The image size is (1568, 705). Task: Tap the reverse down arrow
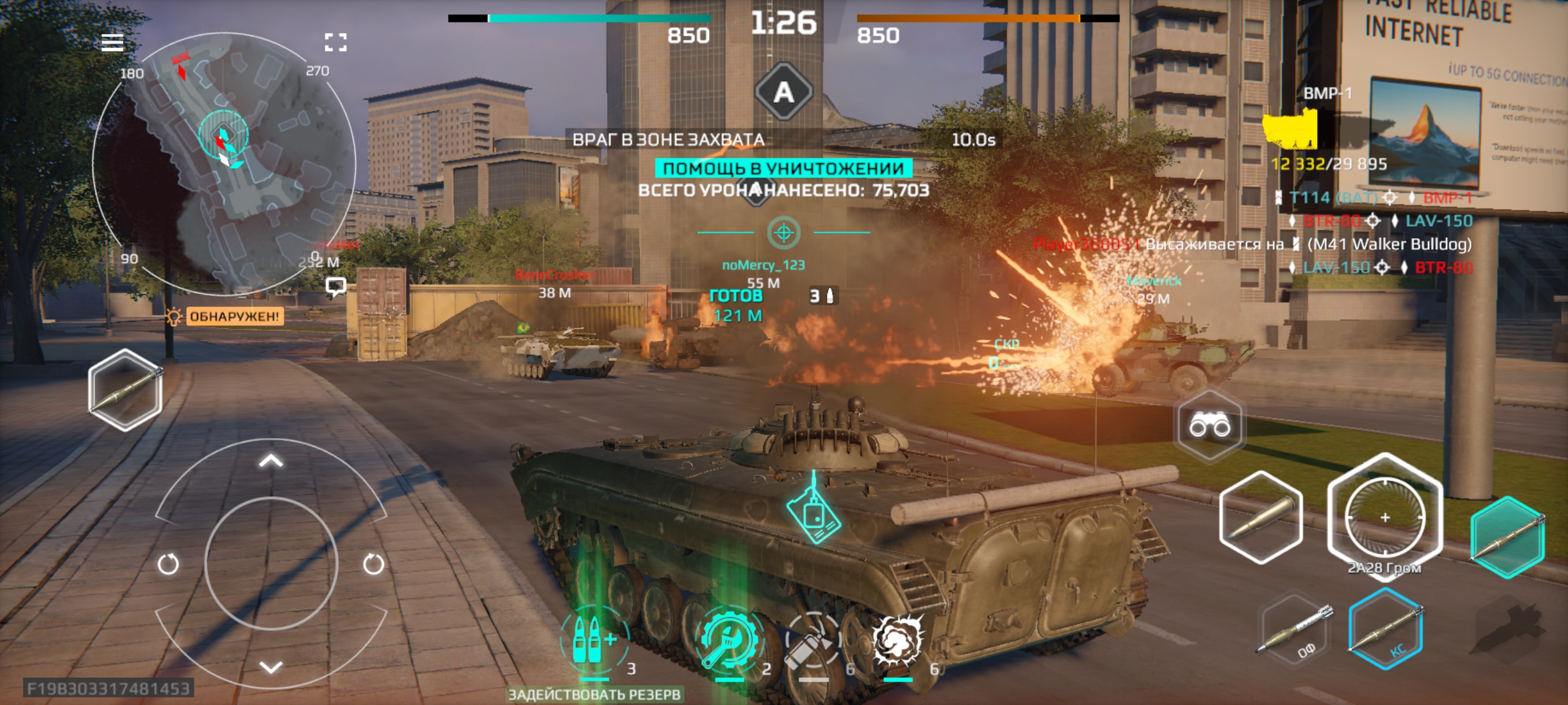point(271,667)
